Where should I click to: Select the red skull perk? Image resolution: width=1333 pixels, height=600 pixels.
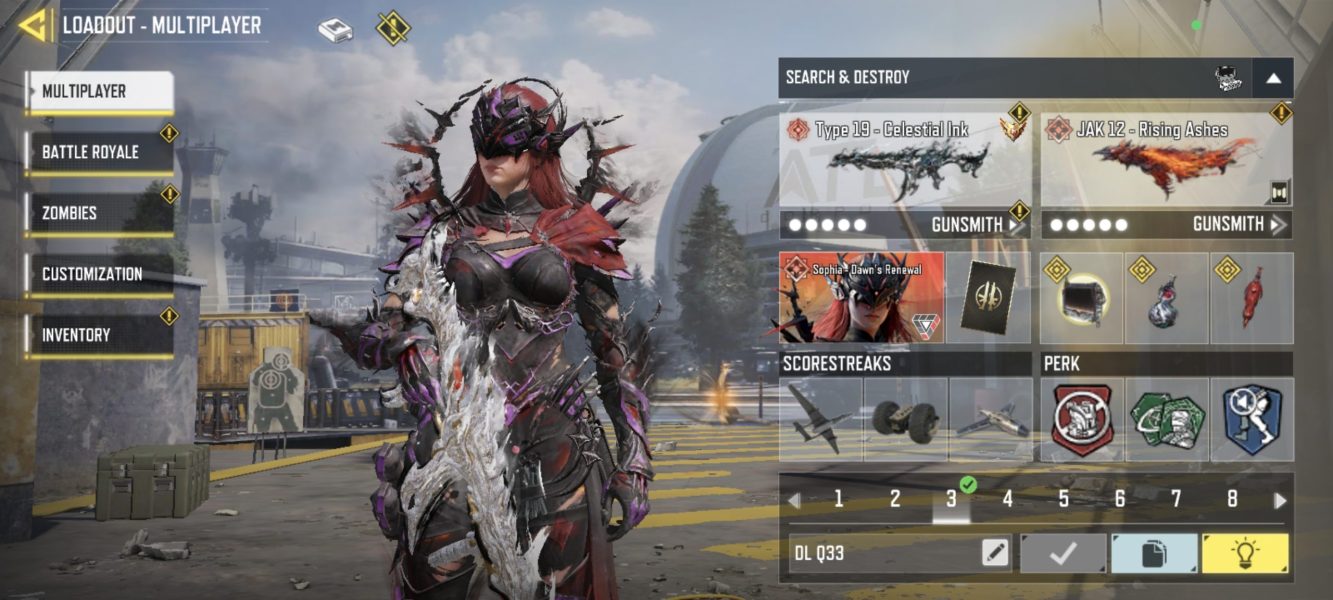[x=1082, y=419]
